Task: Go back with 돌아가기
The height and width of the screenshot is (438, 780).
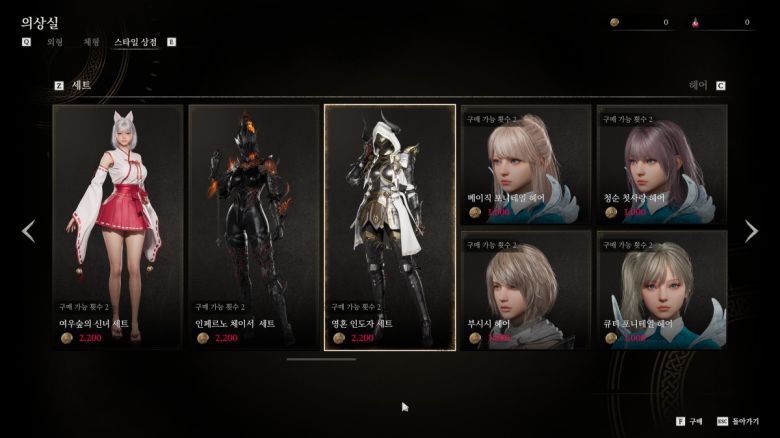Action: (x=745, y=422)
